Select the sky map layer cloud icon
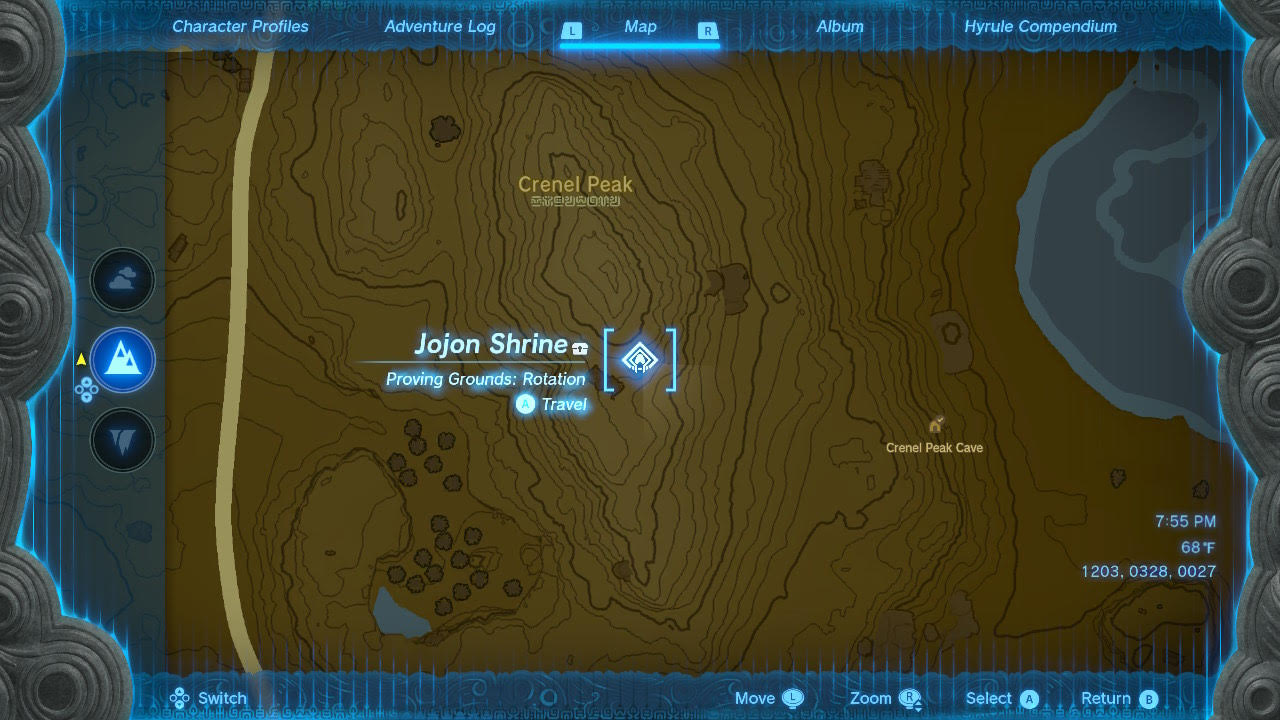The width and height of the screenshot is (1280, 720). click(122, 280)
